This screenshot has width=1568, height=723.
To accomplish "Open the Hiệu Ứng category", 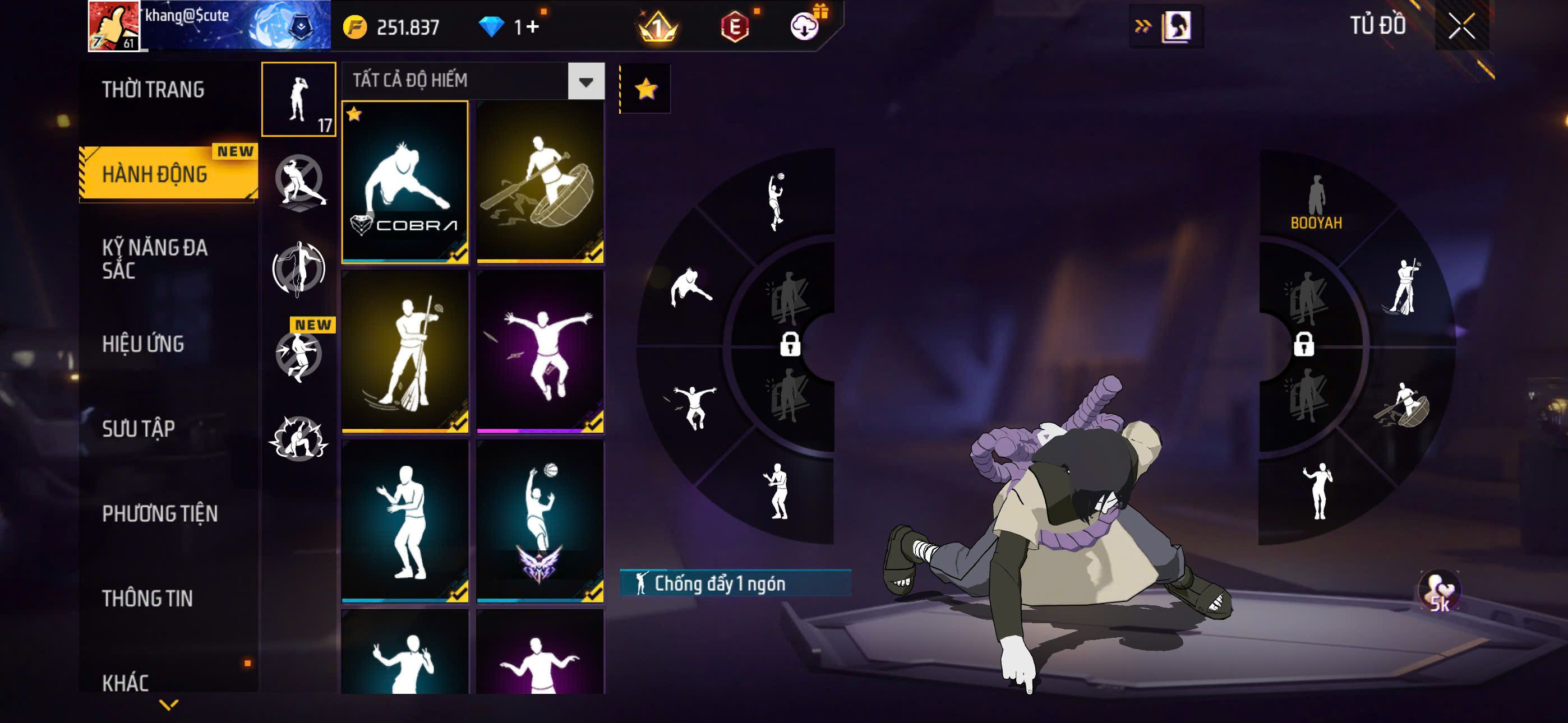I will click(143, 344).
